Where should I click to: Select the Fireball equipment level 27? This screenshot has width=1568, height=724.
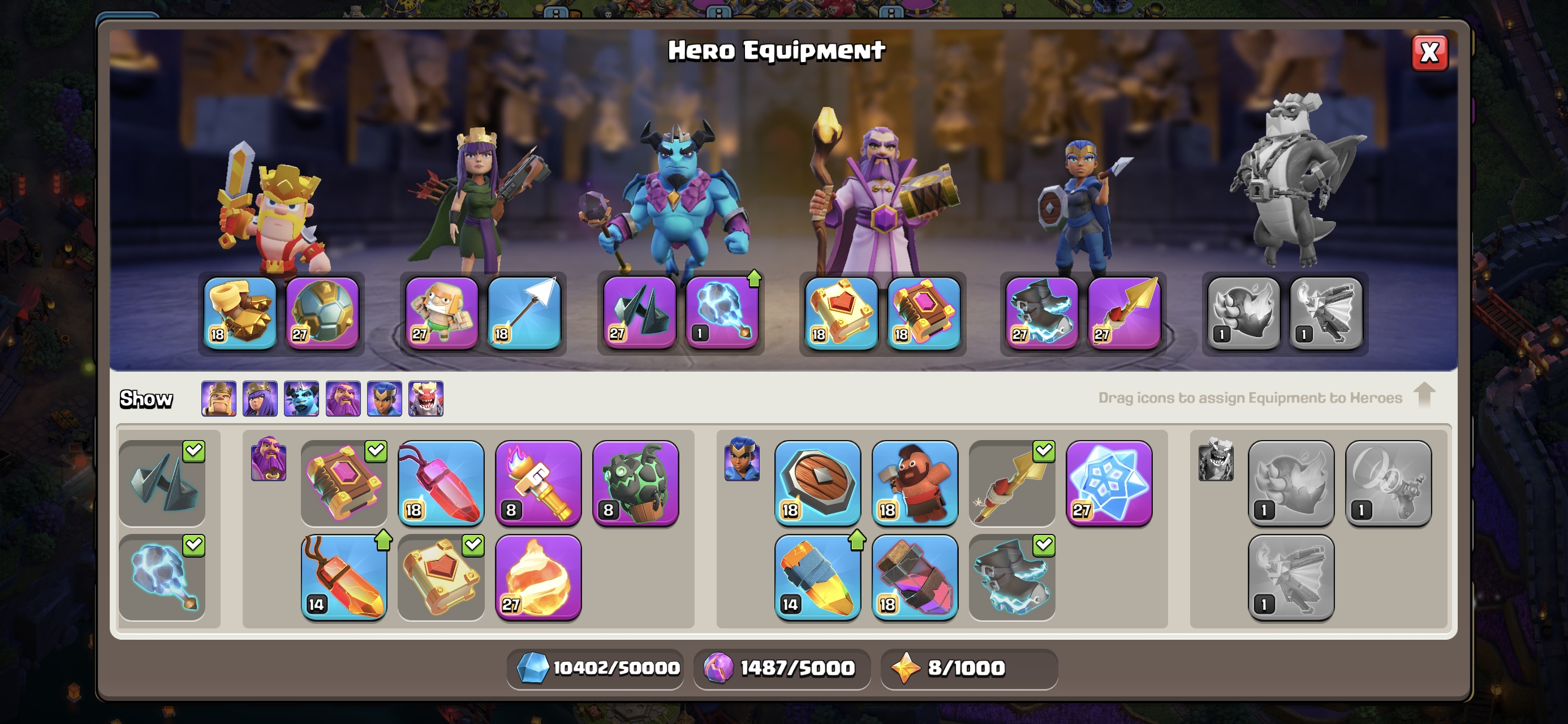pos(538,578)
